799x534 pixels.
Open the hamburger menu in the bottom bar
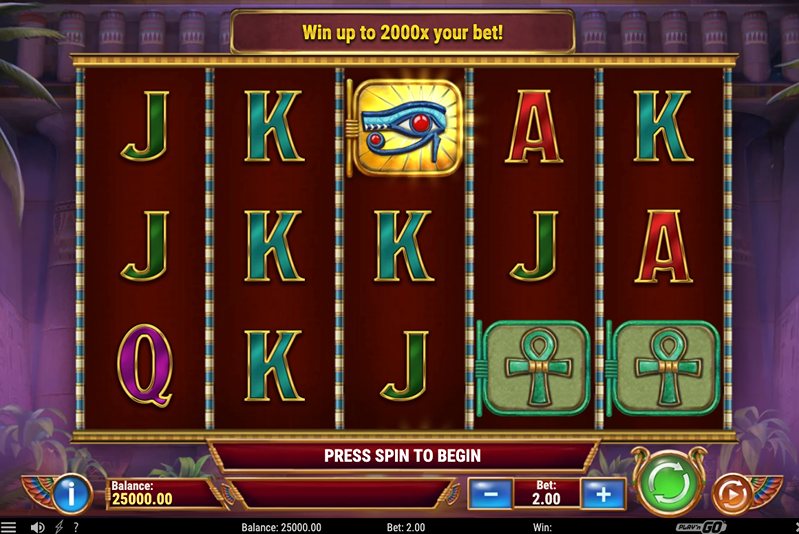click(x=9, y=526)
